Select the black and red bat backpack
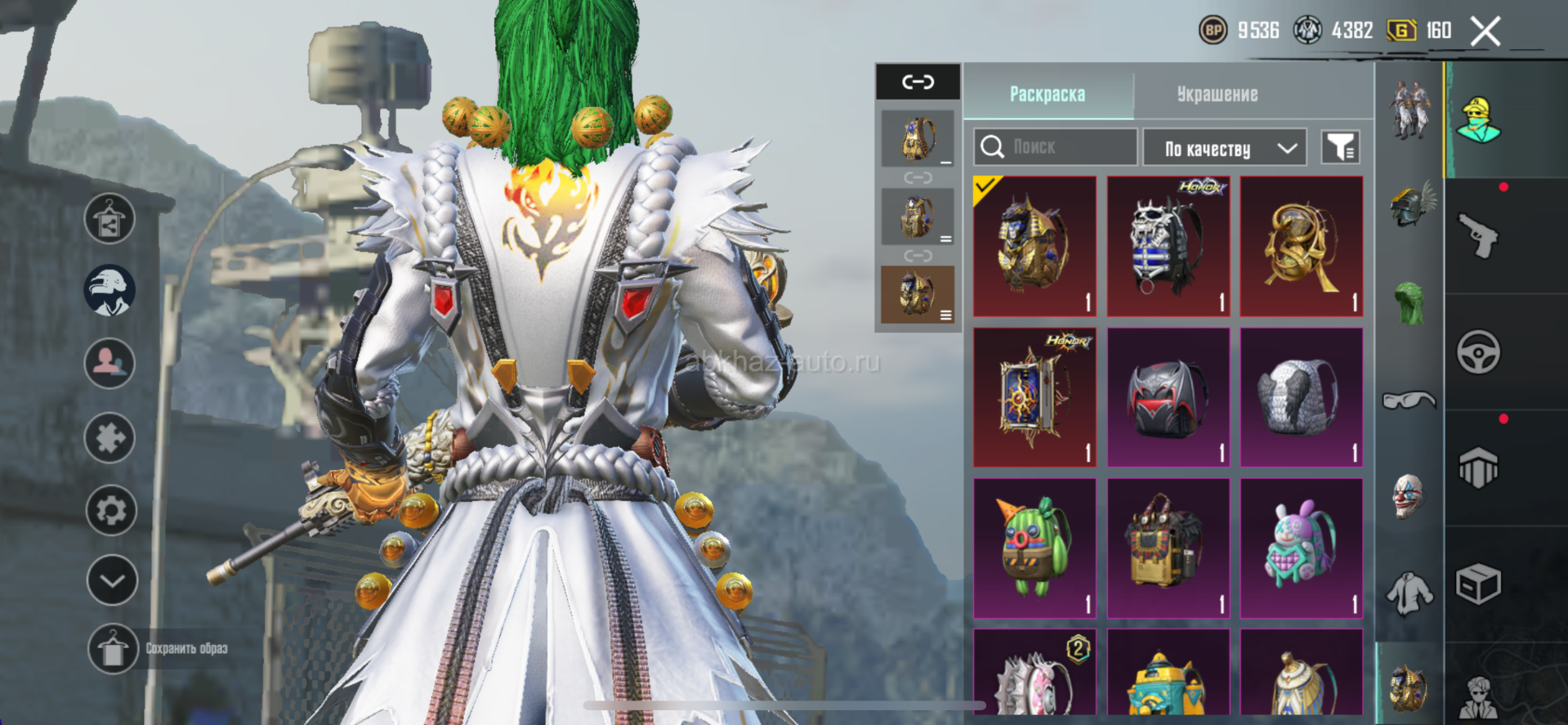1568x725 pixels. click(1168, 397)
